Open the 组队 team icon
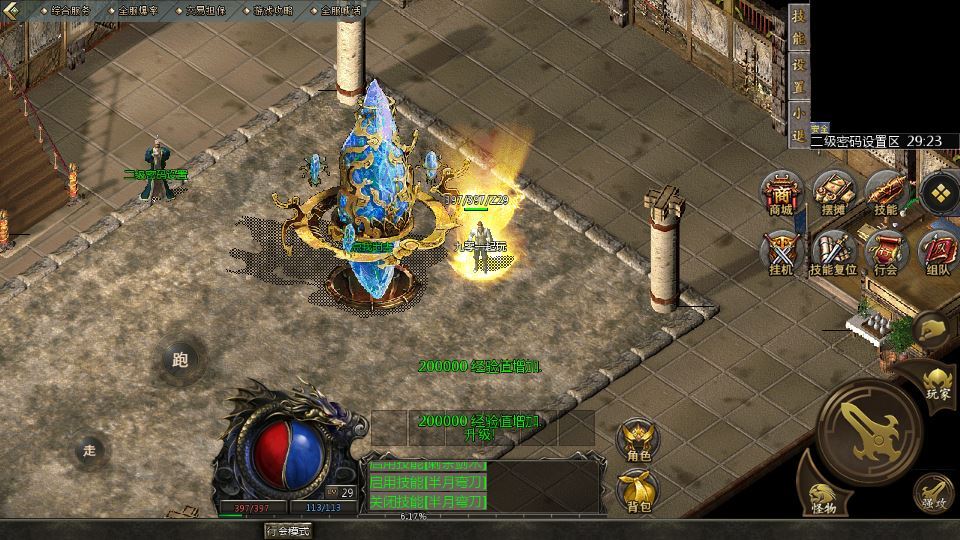Screen dimensions: 960x540 (x=938, y=252)
